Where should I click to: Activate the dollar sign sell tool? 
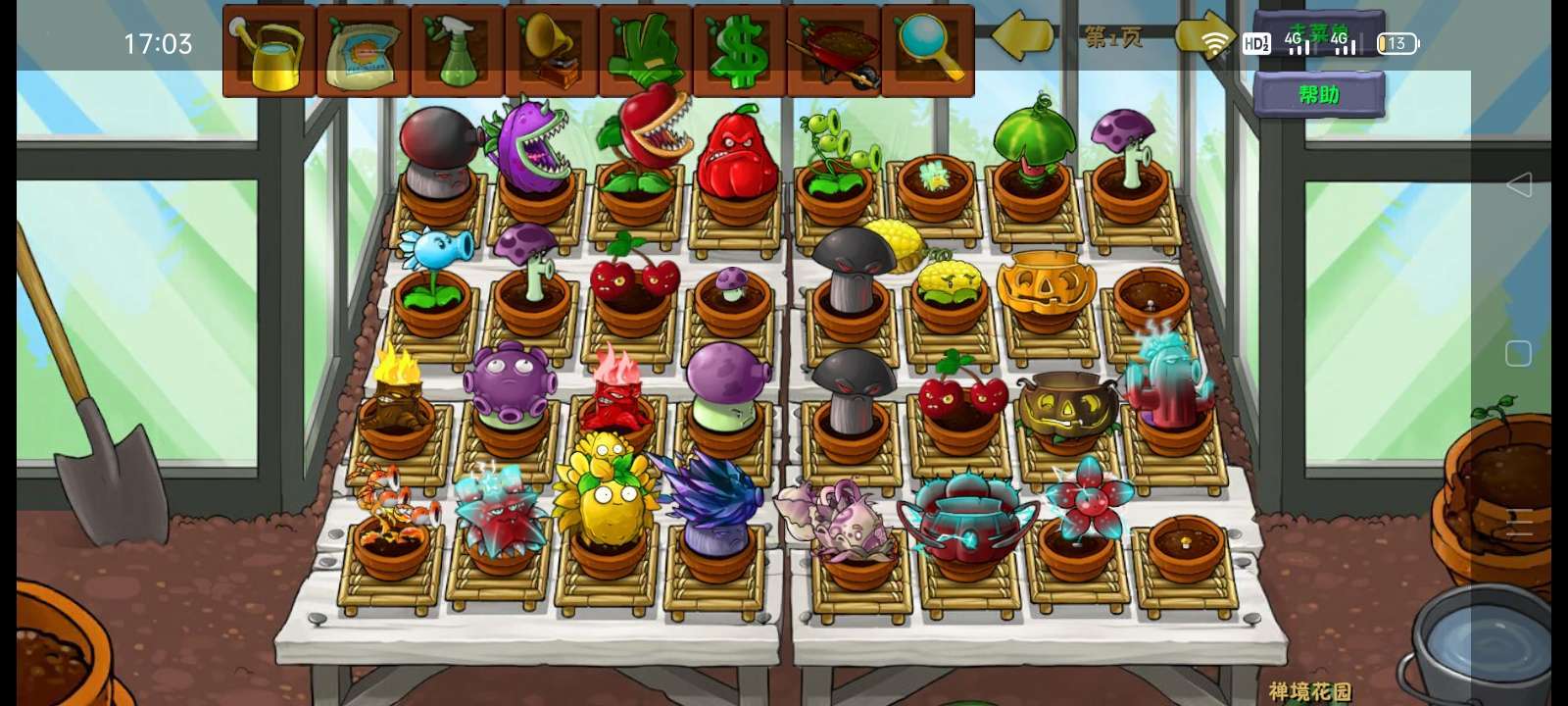739,52
